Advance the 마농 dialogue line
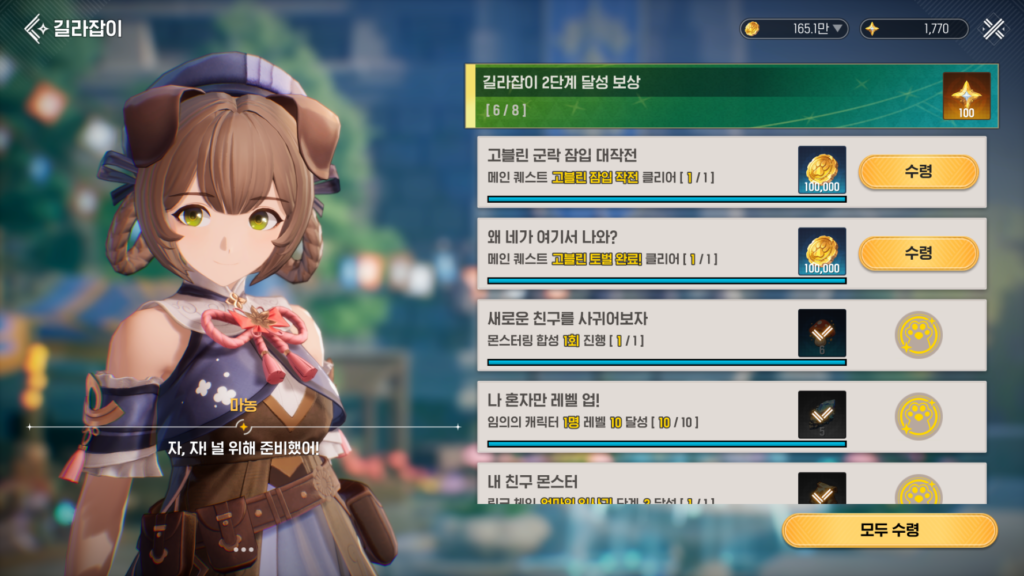1024x576 pixels. [243, 447]
